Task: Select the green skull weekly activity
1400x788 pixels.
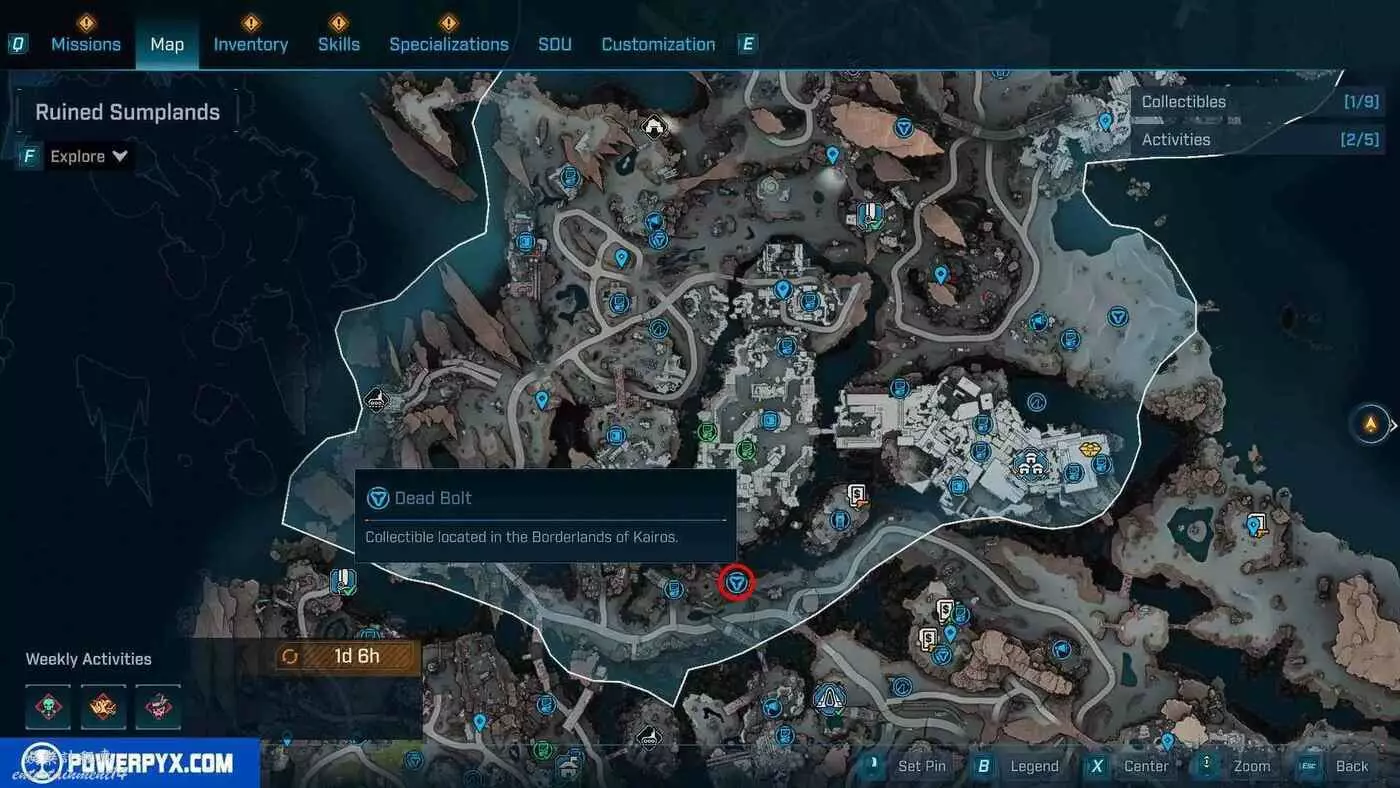Action: [48, 706]
